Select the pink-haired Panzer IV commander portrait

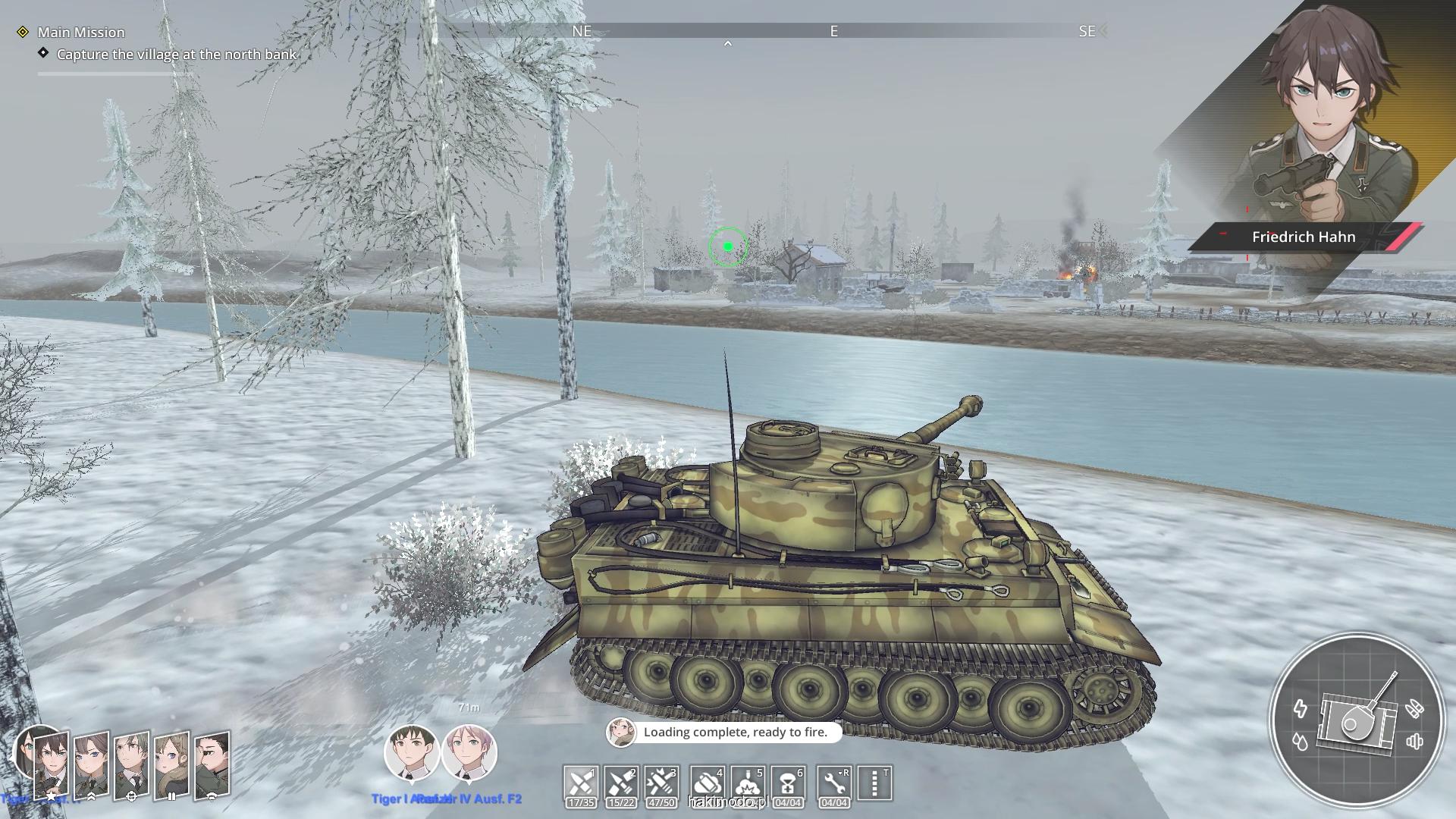pyautogui.click(x=469, y=753)
